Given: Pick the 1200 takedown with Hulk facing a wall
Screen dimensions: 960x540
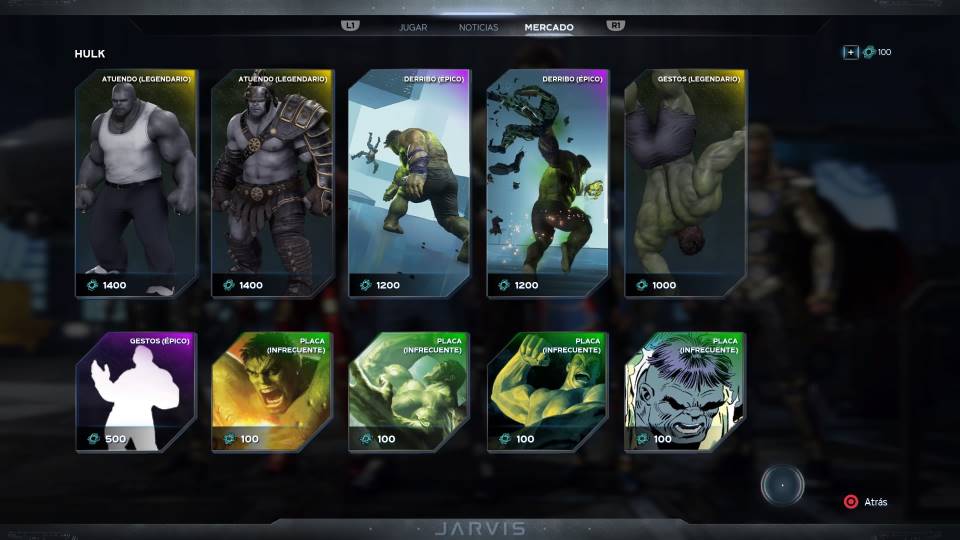Looking at the screenshot, I should [x=409, y=184].
